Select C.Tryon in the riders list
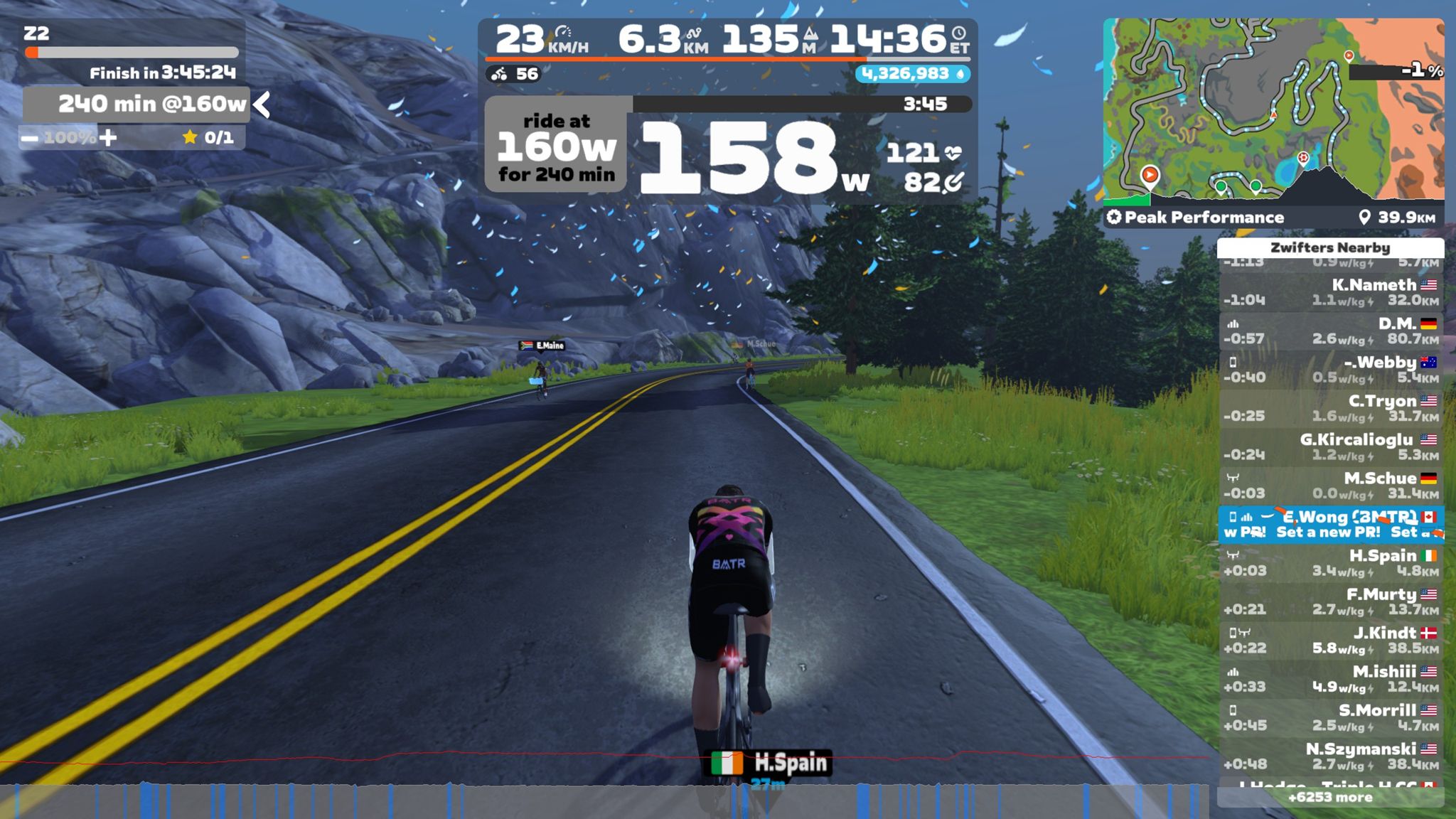This screenshot has height=819, width=1456. pyautogui.click(x=1331, y=409)
